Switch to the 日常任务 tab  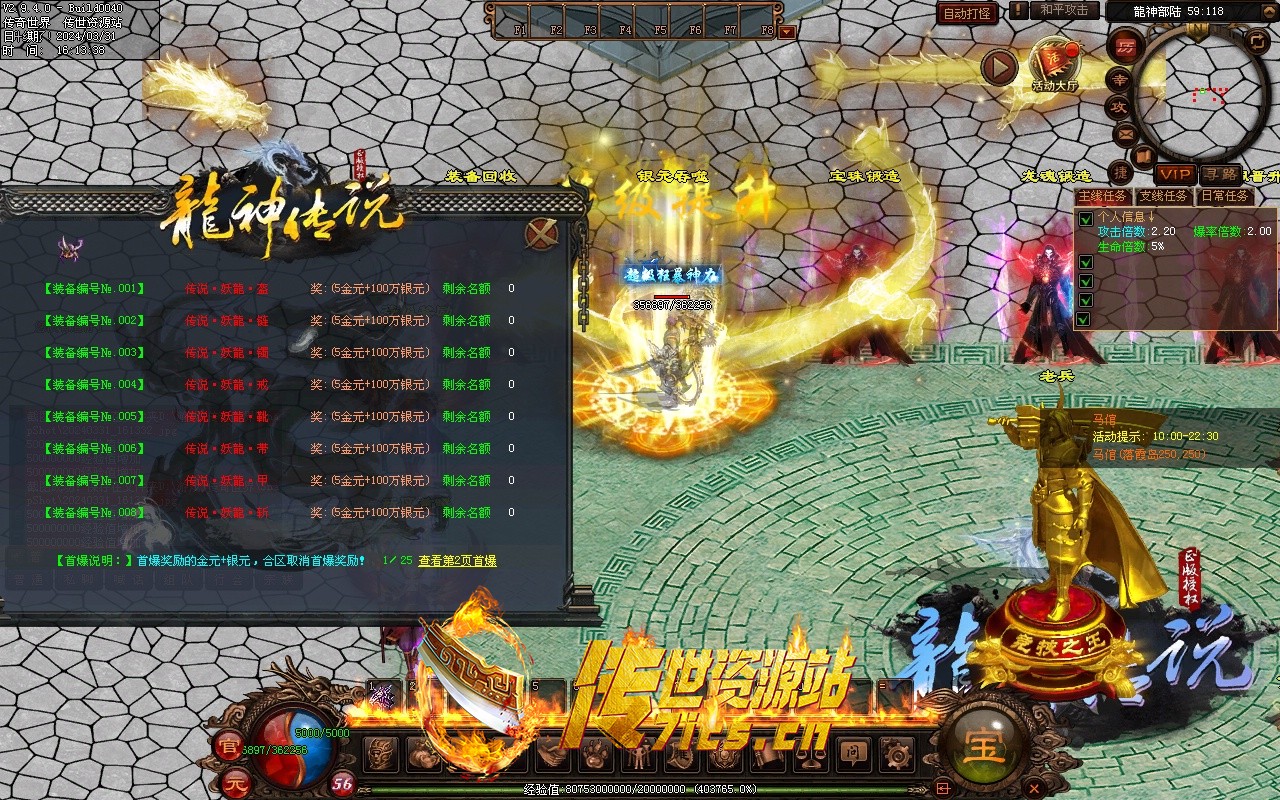pyautogui.click(x=1224, y=196)
